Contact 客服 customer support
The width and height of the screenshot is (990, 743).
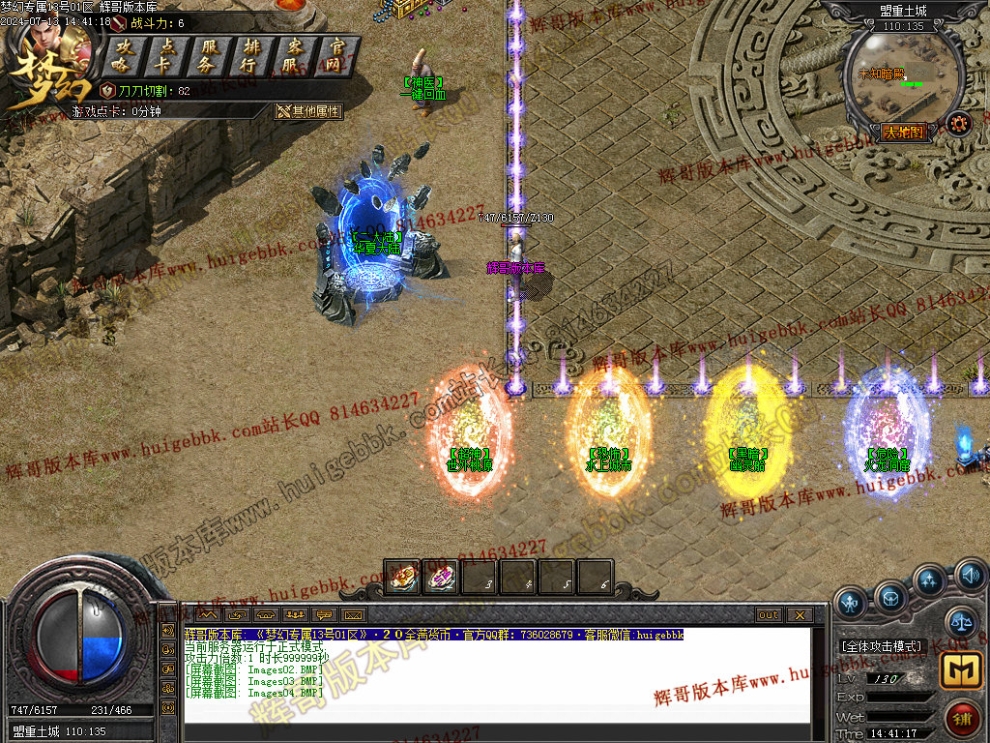(x=294, y=55)
